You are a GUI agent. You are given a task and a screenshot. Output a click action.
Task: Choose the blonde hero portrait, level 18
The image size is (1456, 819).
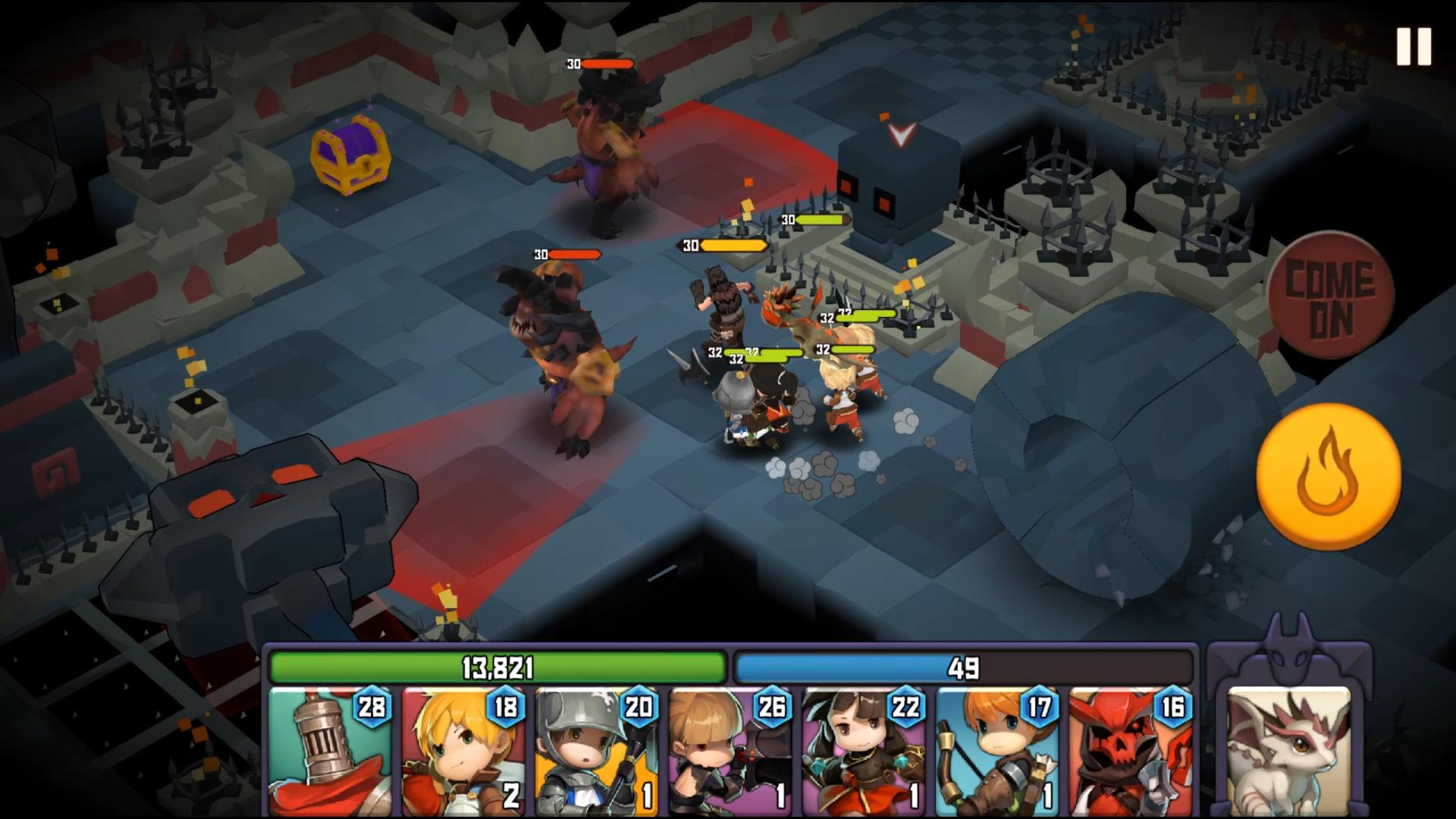tap(463, 751)
